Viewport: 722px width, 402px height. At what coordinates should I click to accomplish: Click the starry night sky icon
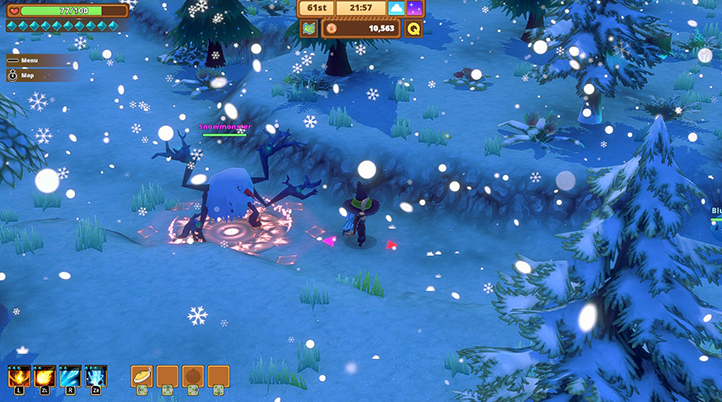[414, 8]
